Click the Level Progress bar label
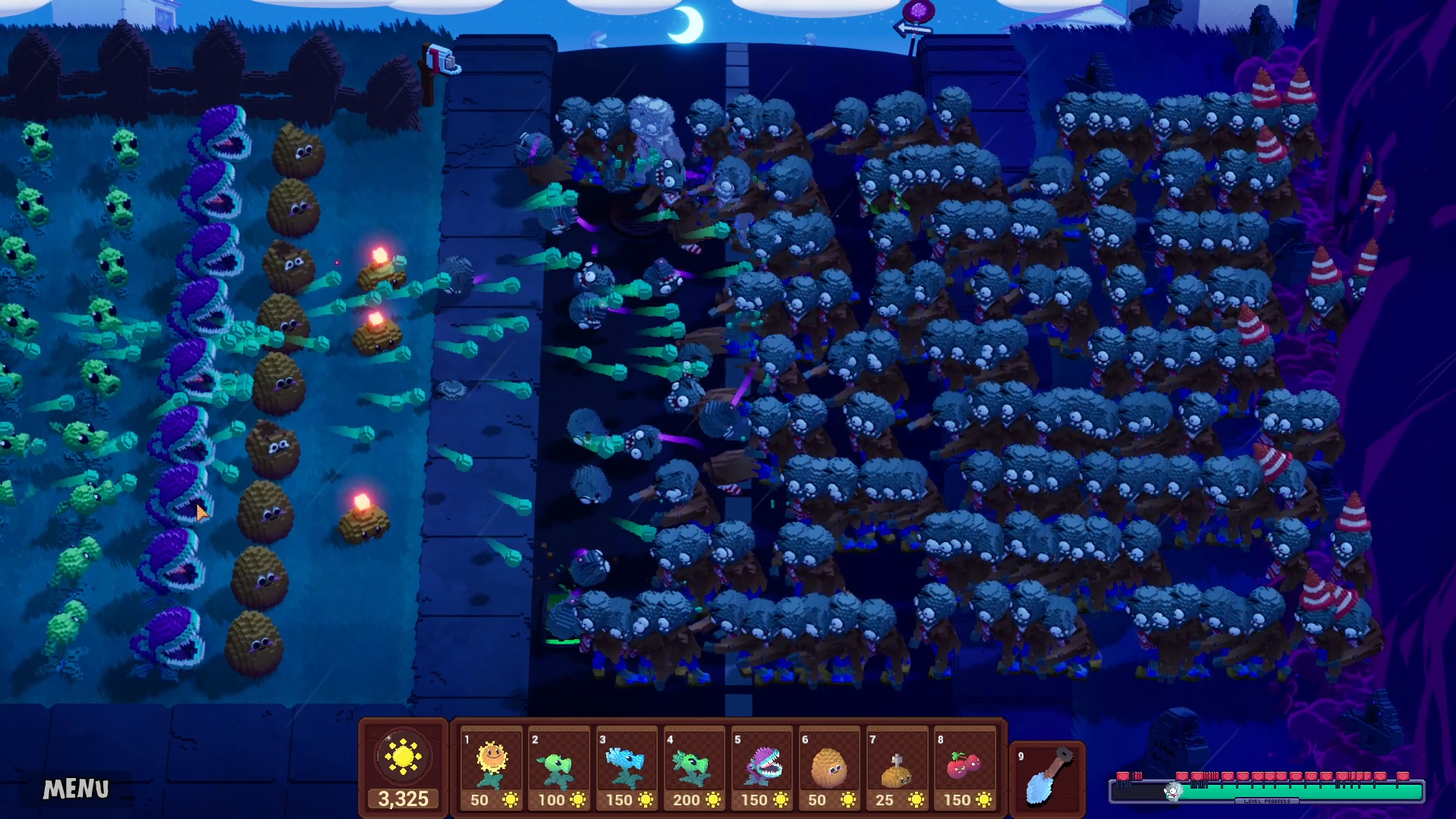This screenshot has height=819, width=1456. click(1269, 800)
